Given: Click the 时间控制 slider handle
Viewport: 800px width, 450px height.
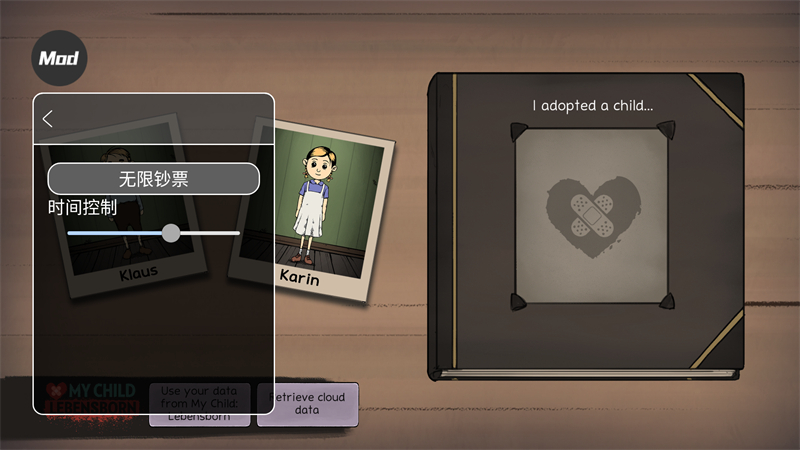Looking at the screenshot, I should pyautogui.click(x=171, y=233).
